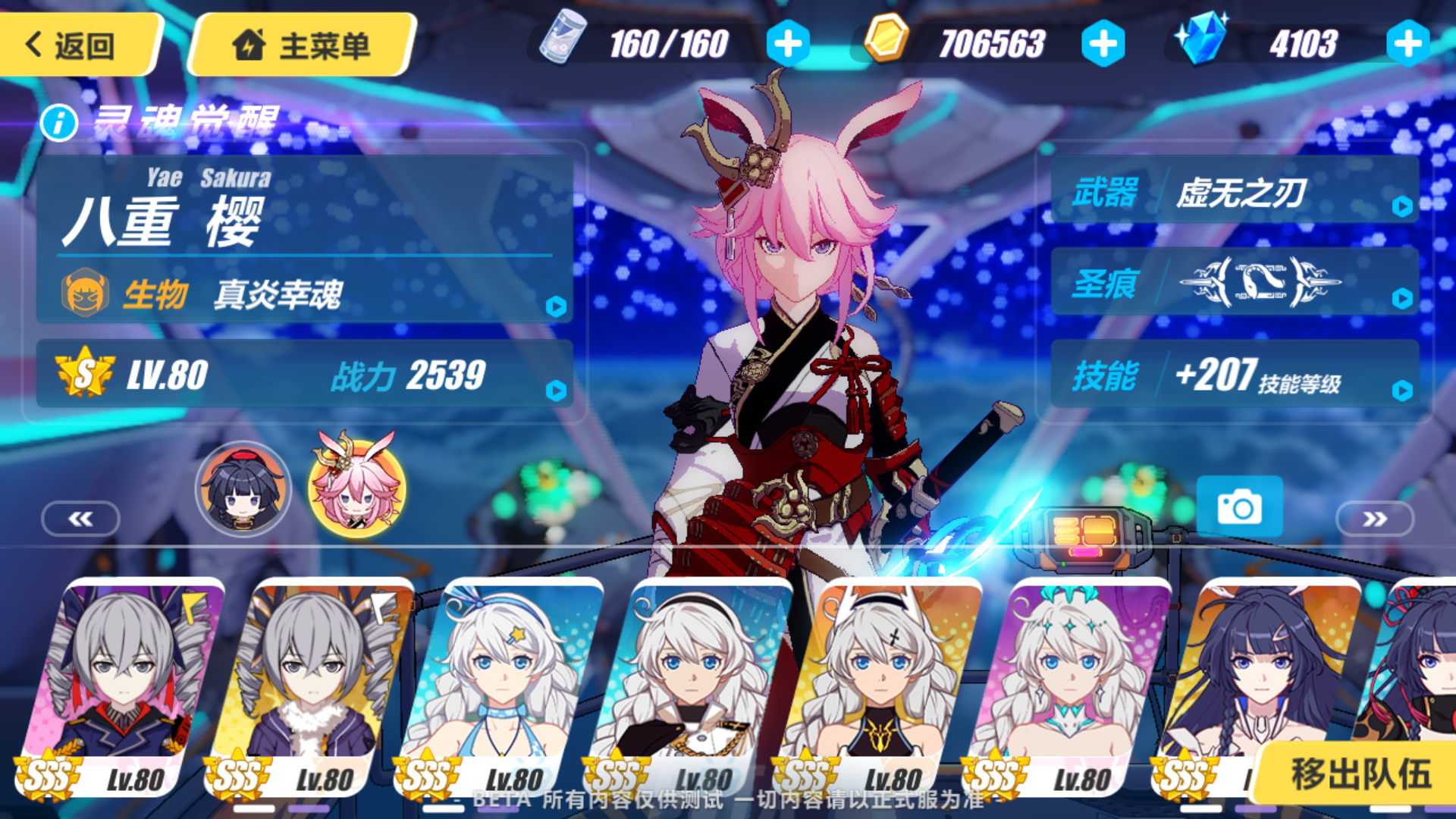
Task: Select the dark-haired chibi avatar
Action: coord(243,490)
